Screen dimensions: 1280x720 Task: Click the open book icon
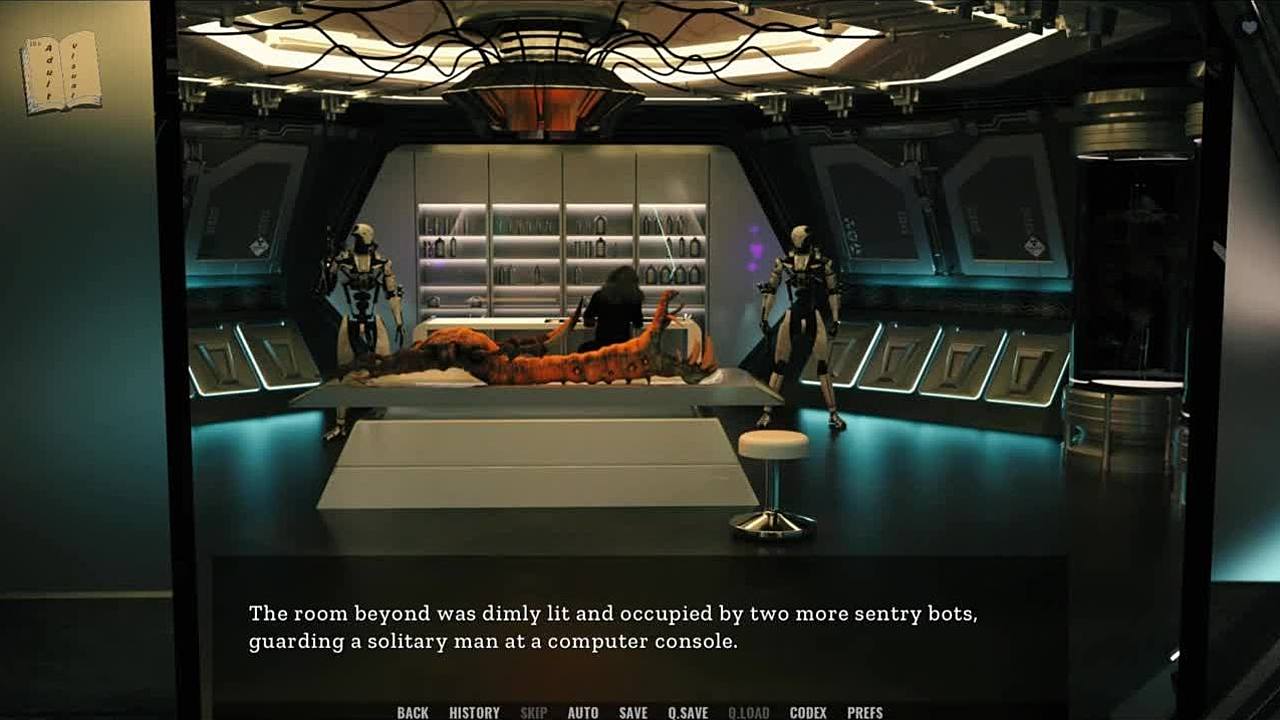click(61, 72)
